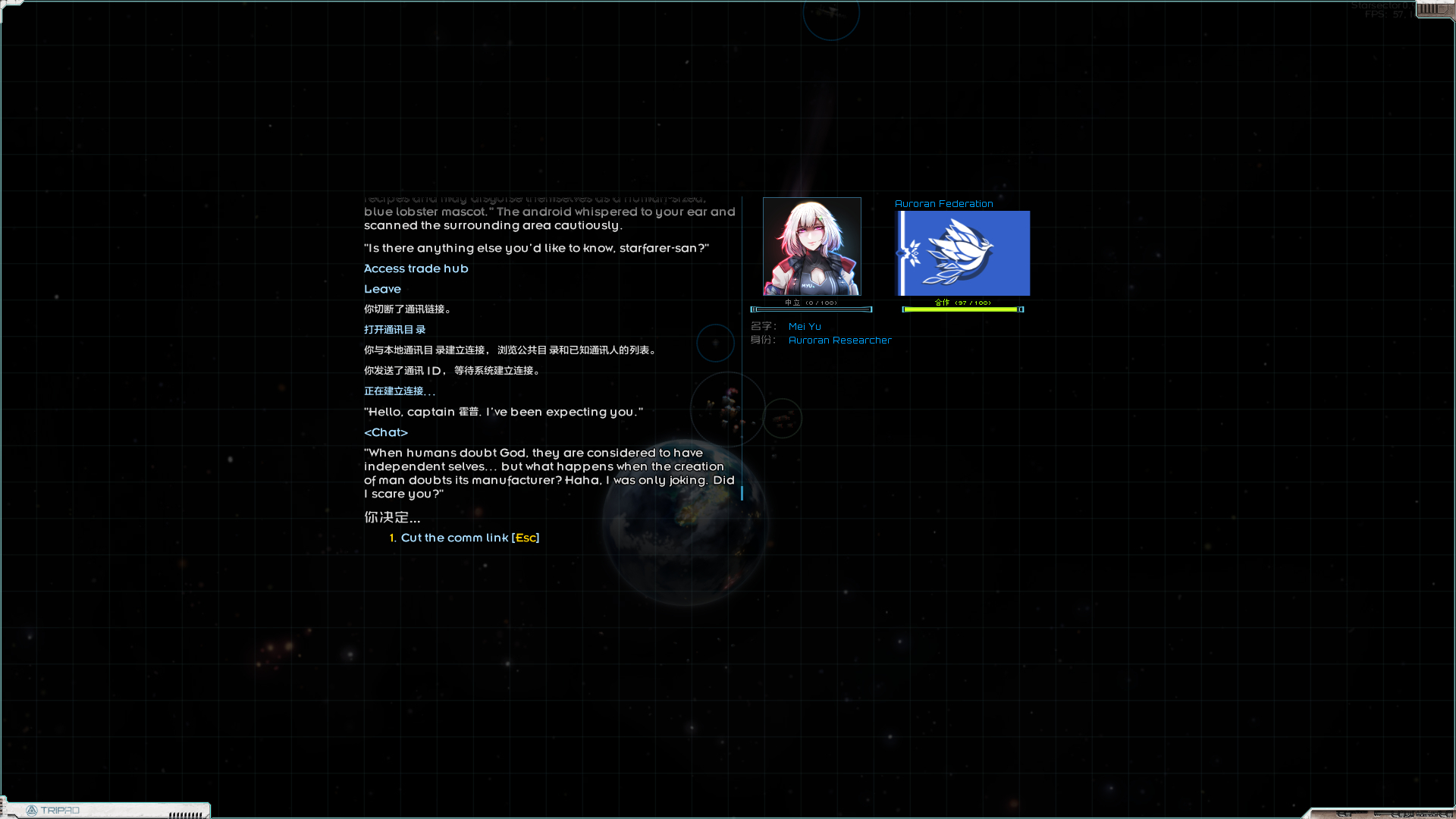Image resolution: width=1456 pixels, height=819 pixels.
Task: Click the "Mei Yu" name field
Action: 805,326
